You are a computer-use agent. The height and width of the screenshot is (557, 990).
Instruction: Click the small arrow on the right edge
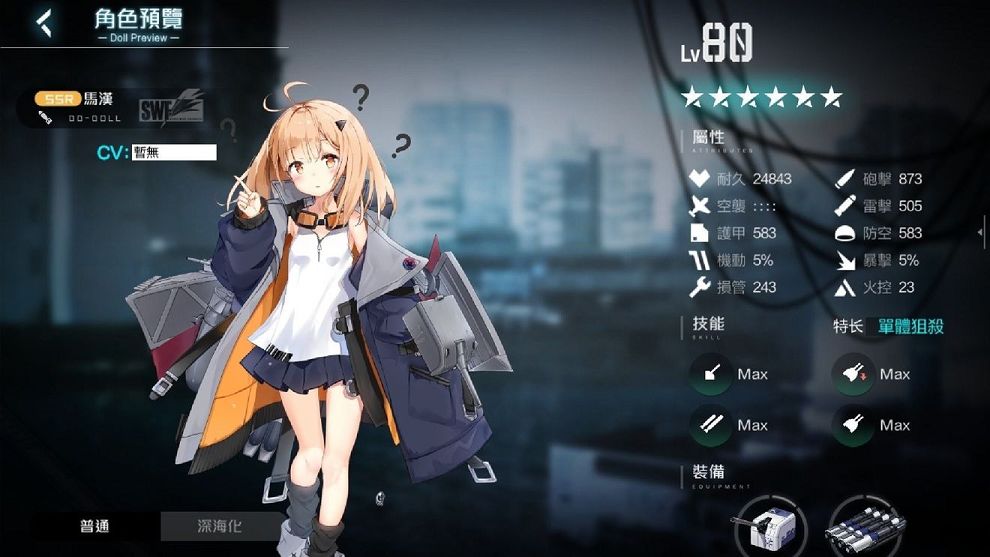click(981, 232)
